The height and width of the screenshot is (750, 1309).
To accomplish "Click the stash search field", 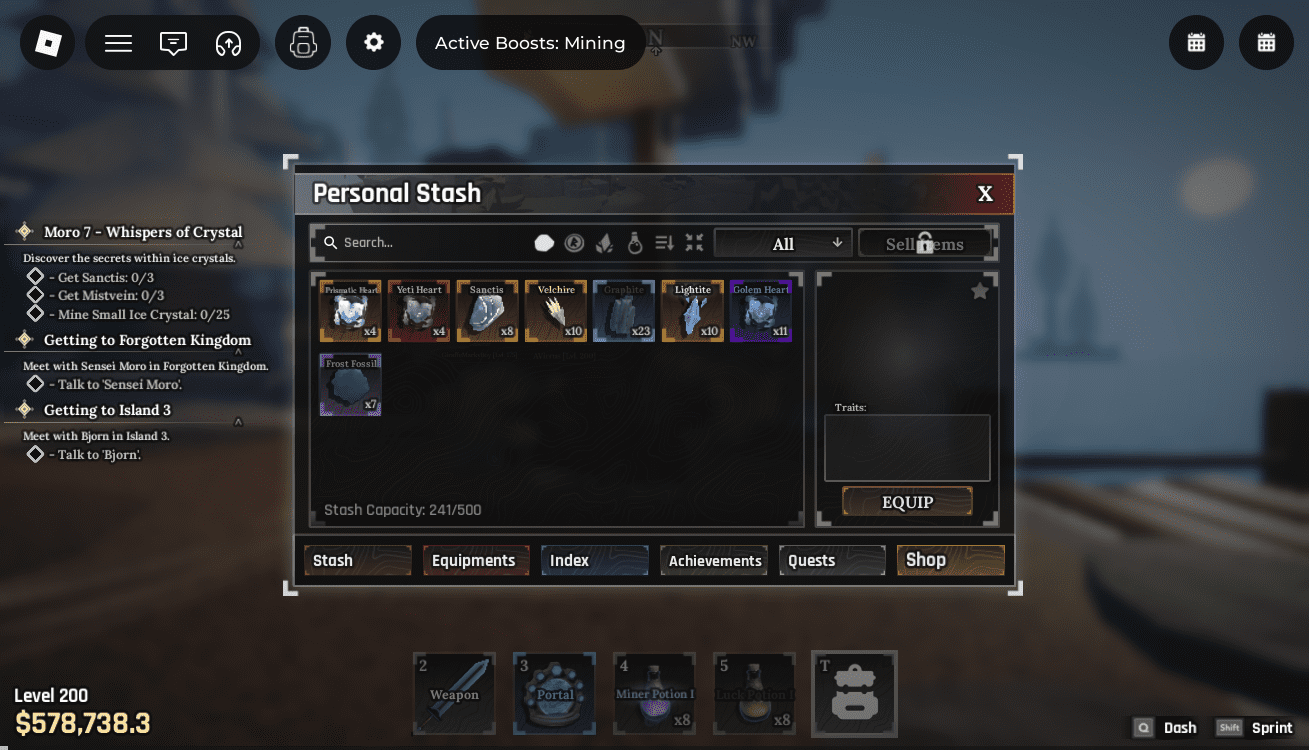I will tap(420, 242).
